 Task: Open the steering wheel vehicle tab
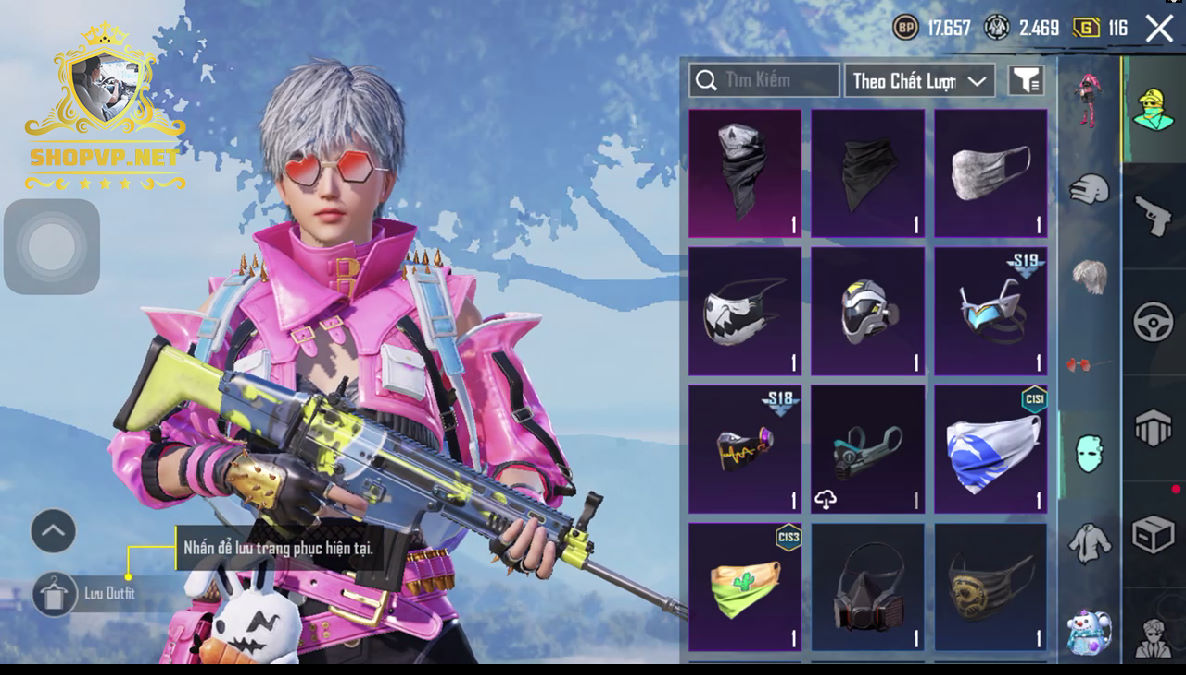1153,322
